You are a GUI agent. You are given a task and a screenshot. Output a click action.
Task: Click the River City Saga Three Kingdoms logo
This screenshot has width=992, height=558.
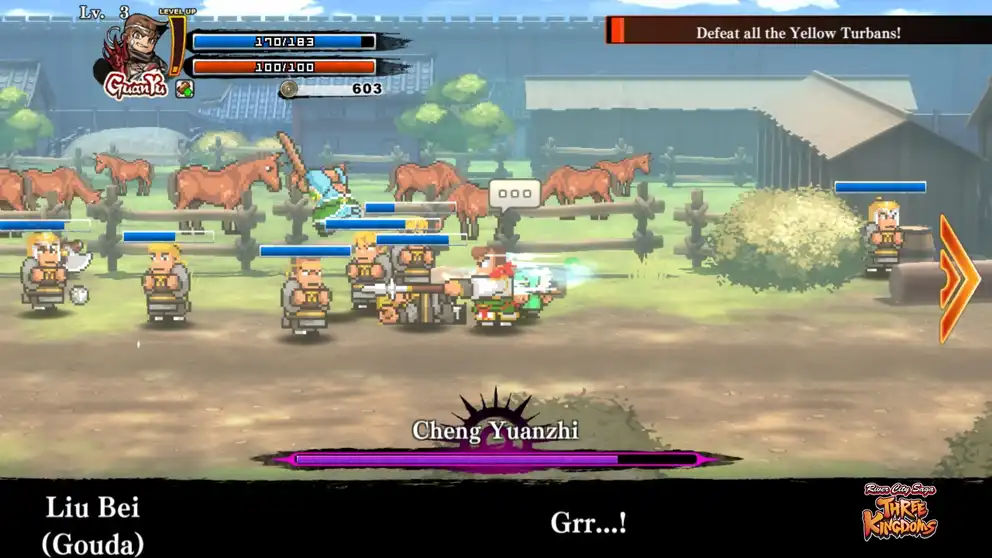click(x=901, y=512)
